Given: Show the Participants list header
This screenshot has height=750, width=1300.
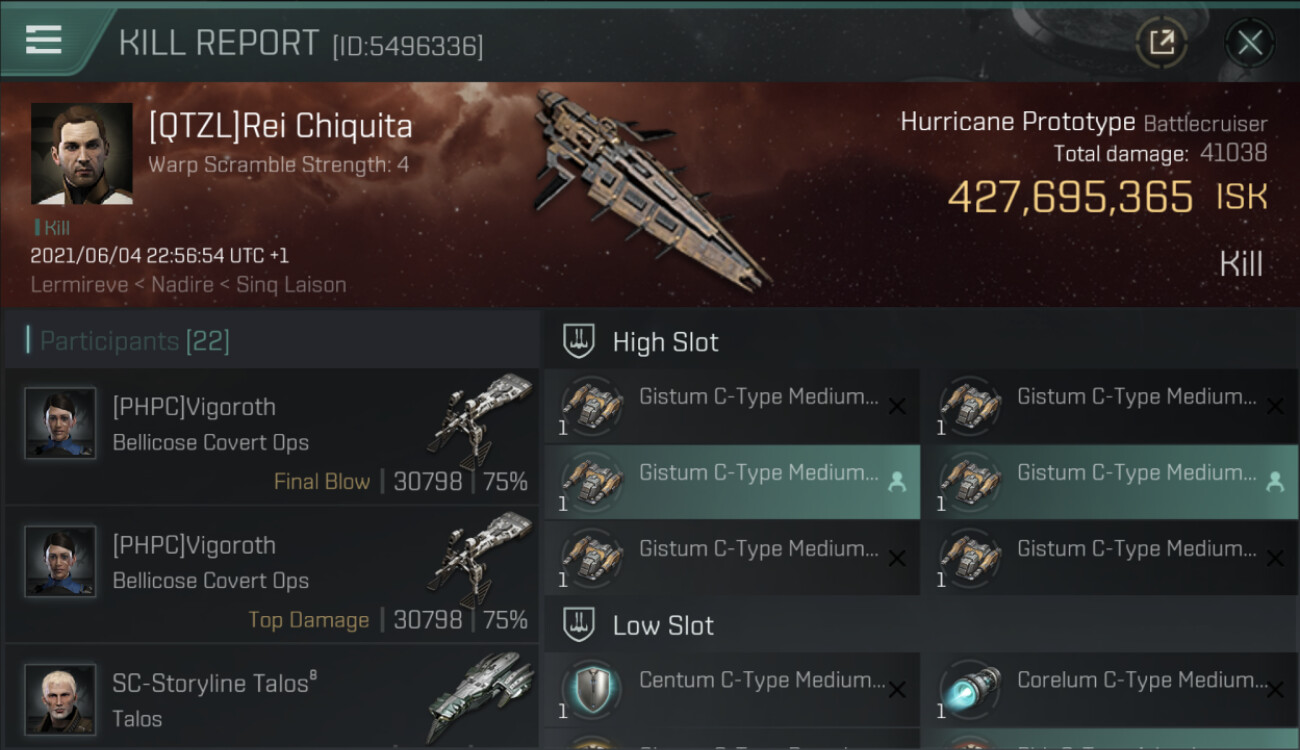Looking at the screenshot, I should (135, 341).
